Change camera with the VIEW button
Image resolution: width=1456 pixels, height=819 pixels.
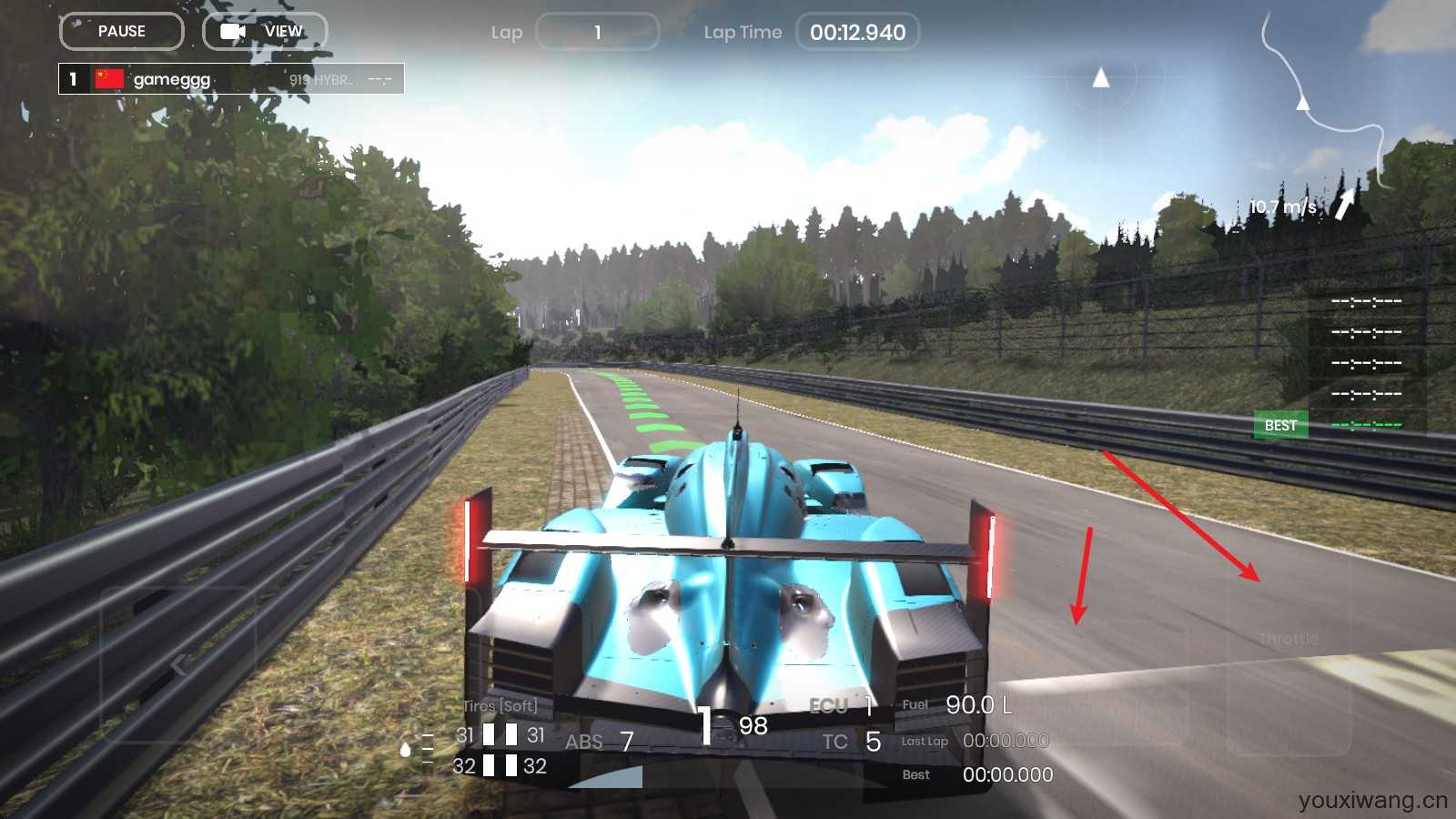click(x=265, y=32)
